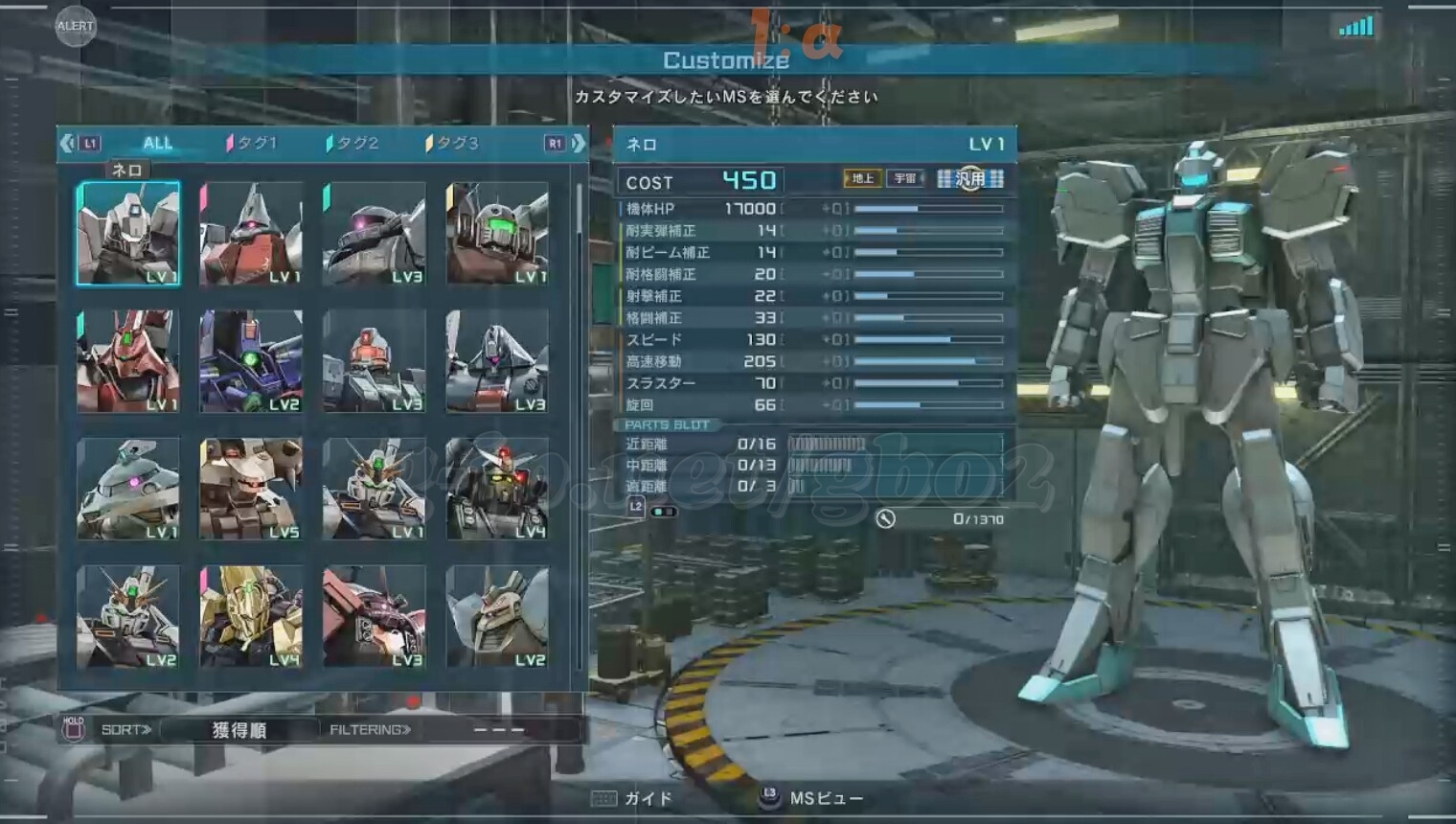The width and height of the screenshot is (1456, 824).
Task: Select the white Gundam LV2 suit
Action: (128, 616)
